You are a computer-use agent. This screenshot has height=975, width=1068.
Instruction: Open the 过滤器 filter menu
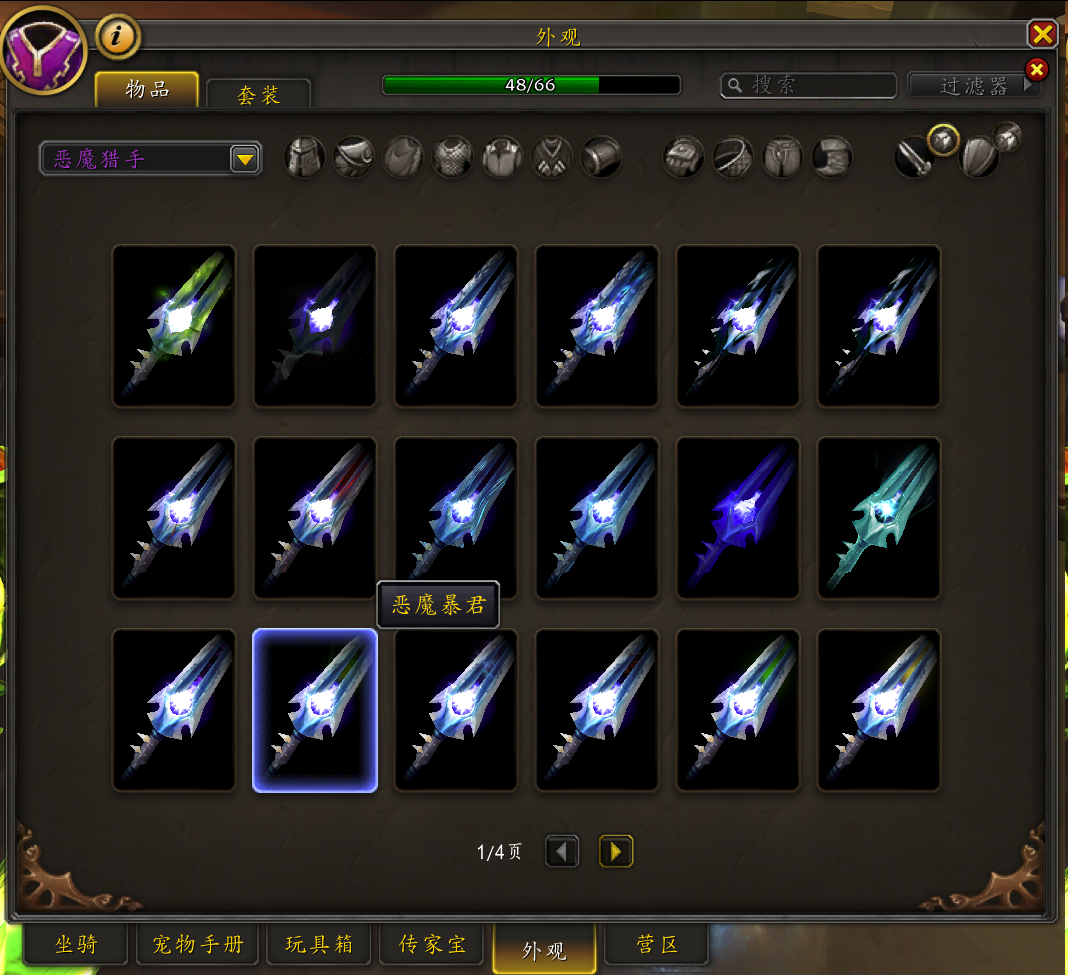[974, 86]
